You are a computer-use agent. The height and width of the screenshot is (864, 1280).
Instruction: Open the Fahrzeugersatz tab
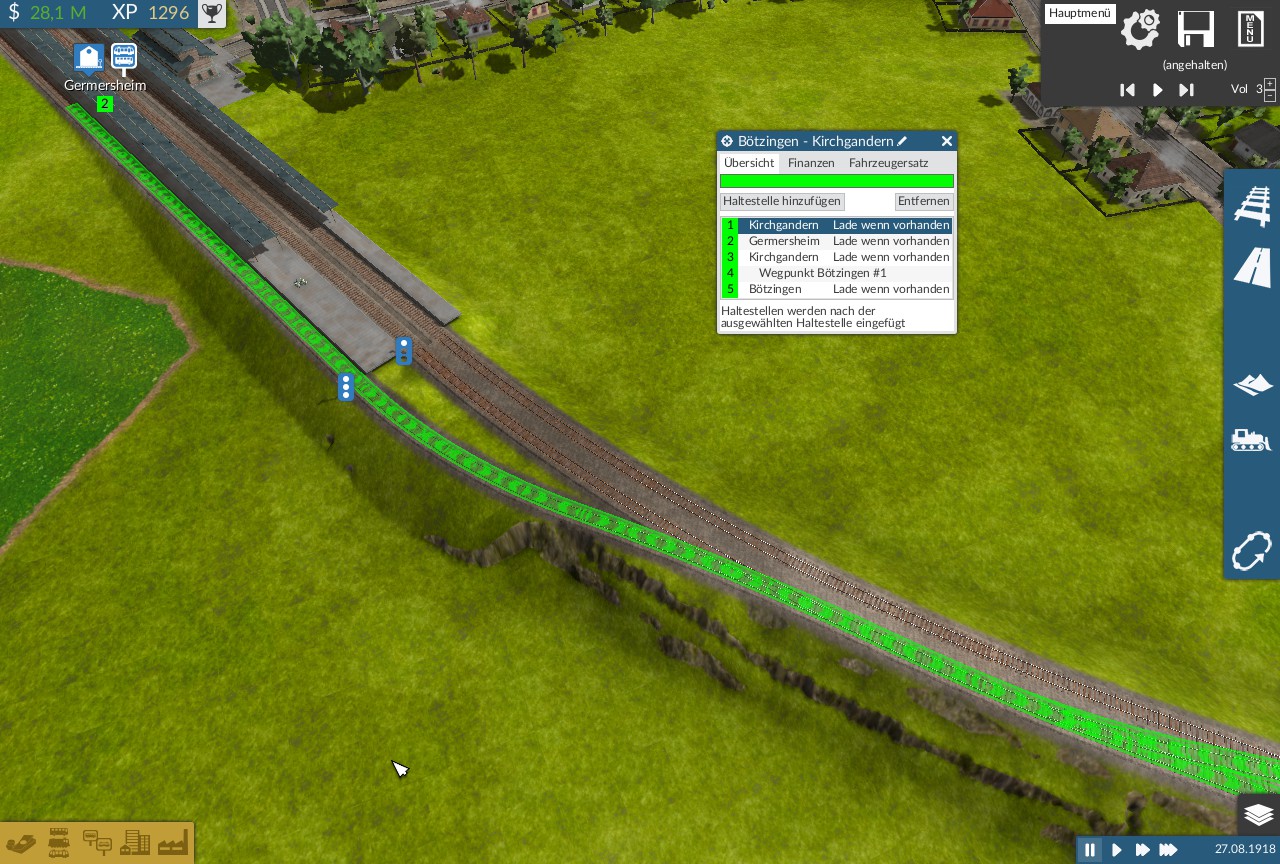click(888, 163)
